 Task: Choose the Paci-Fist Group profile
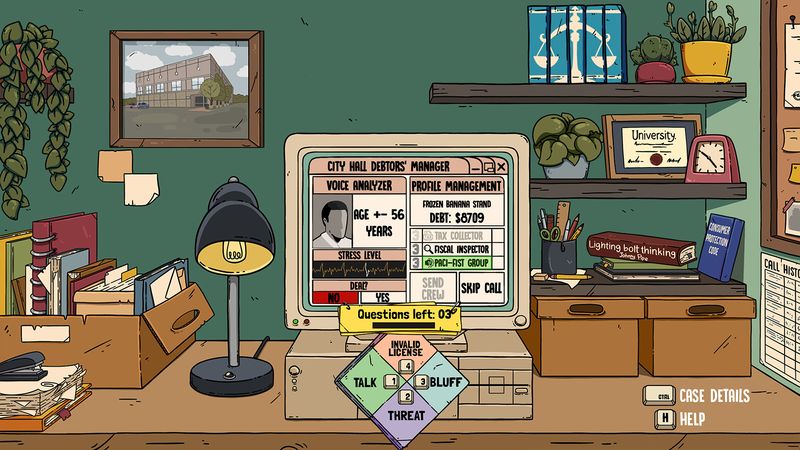click(x=459, y=264)
